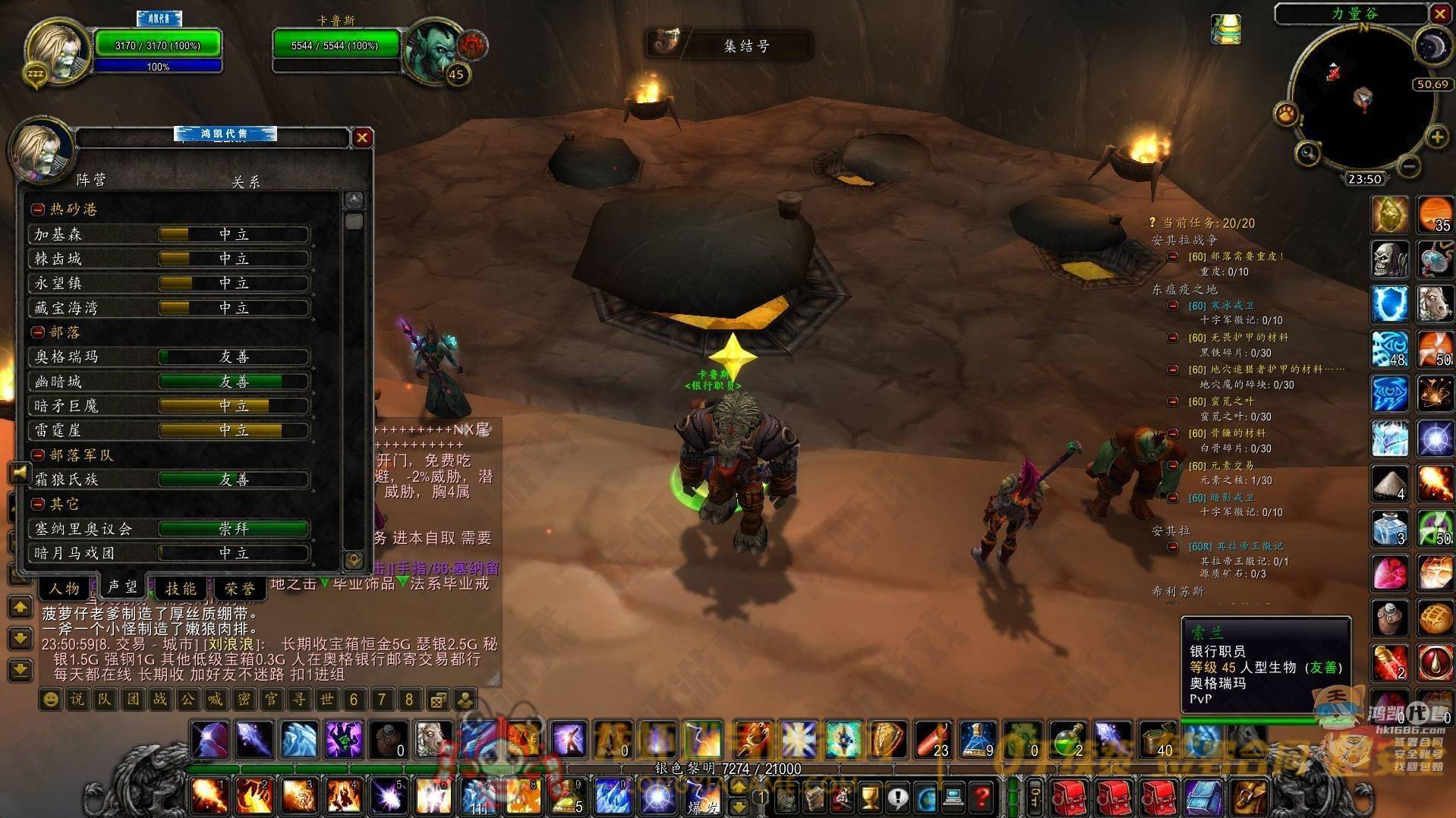Viewport: 1456px width, 818px height.
Task: Collapse the 部落军队 faction header
Action: pyautogui.click(x=38, y=455)
